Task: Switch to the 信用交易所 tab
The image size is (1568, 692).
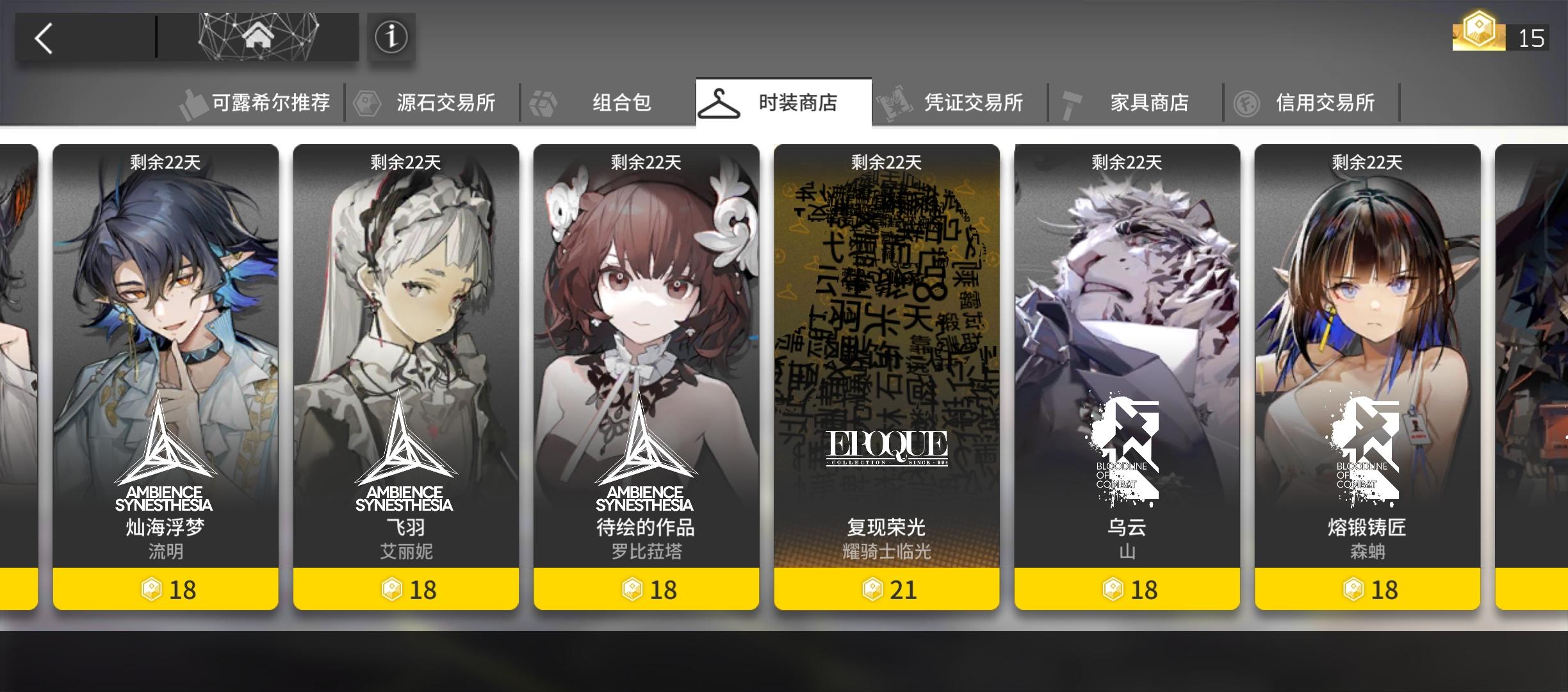Action: point(1326,101)
